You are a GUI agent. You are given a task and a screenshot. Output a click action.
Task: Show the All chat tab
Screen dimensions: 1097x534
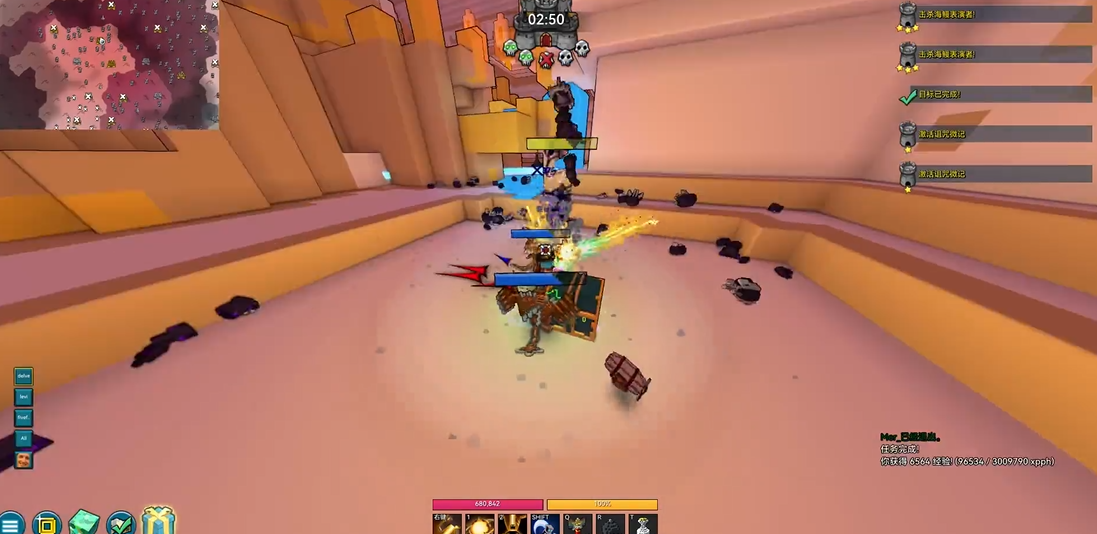click(23, 438)
